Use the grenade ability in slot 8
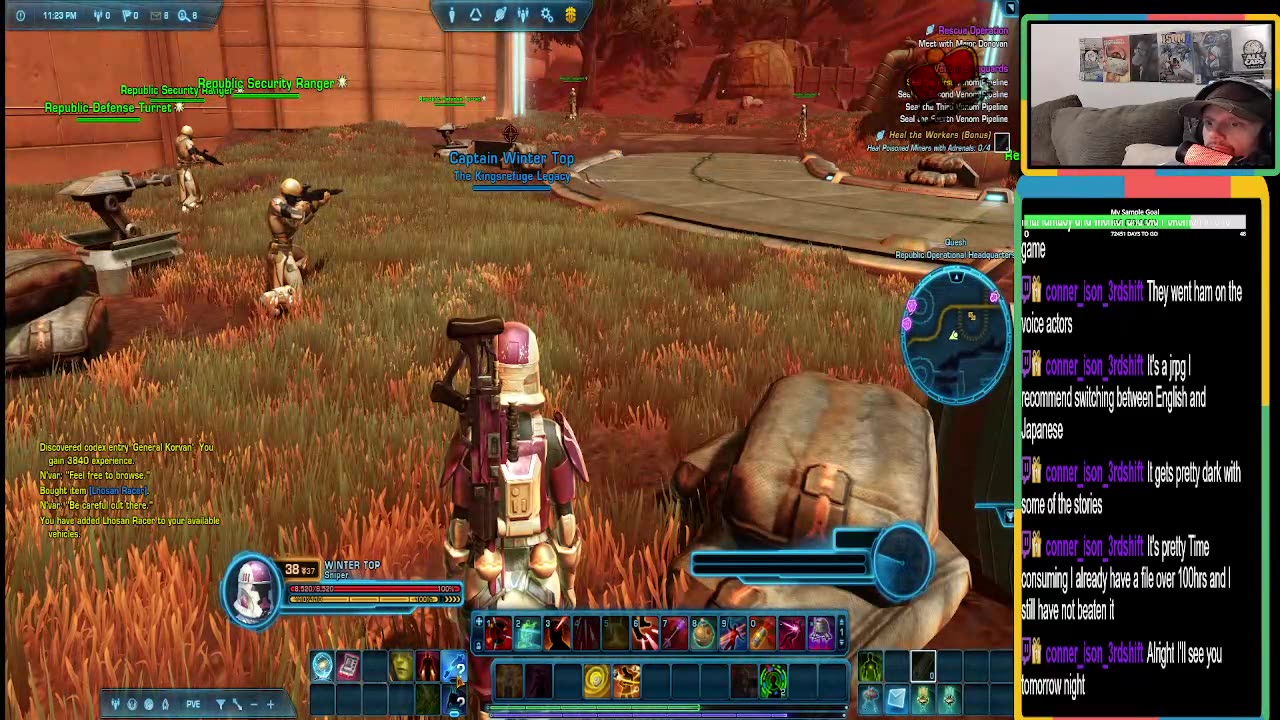The width and height of the screenshot is (1280, 720). (704, 633)
